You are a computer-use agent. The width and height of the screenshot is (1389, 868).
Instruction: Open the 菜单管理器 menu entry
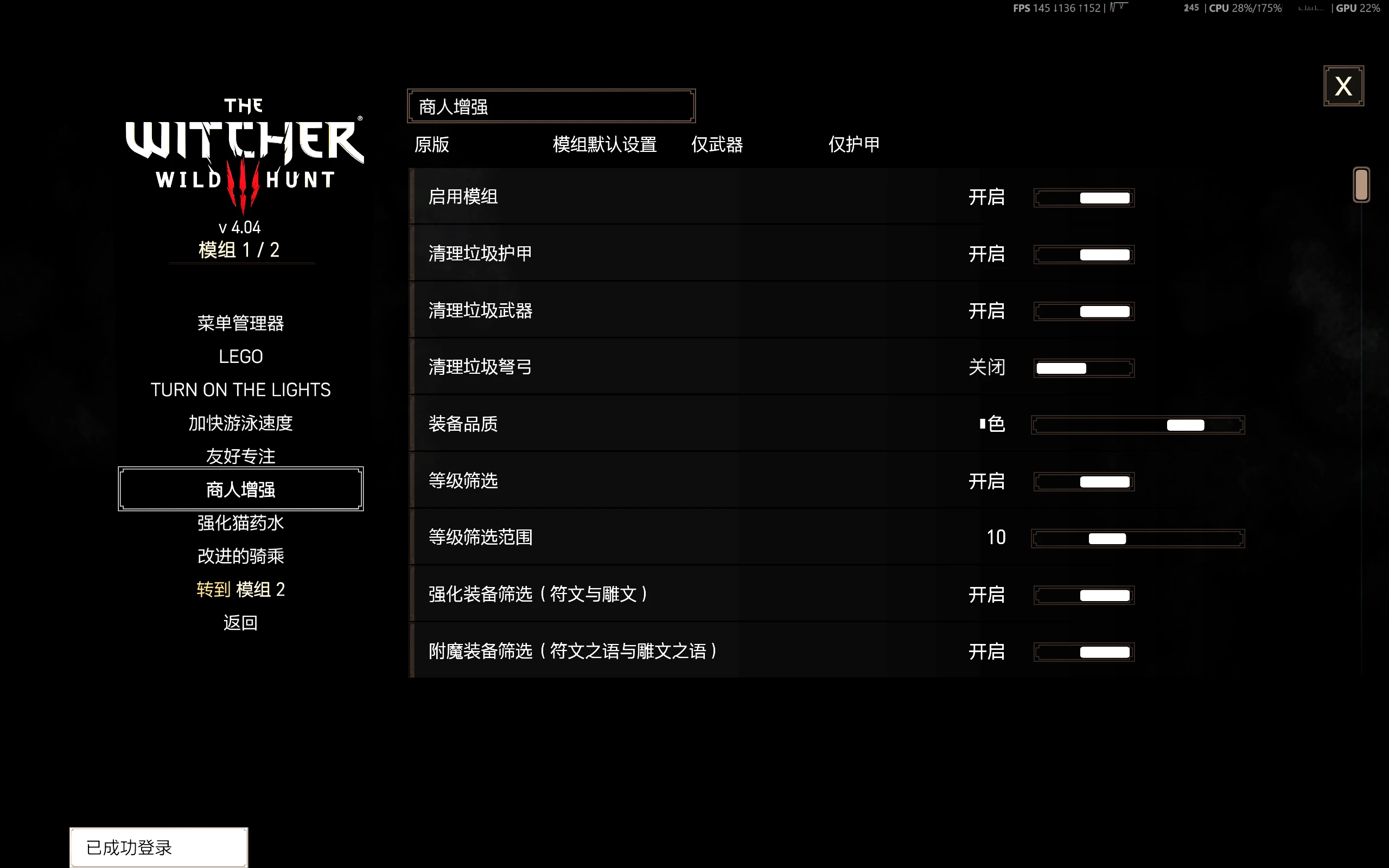pos(240,323)
